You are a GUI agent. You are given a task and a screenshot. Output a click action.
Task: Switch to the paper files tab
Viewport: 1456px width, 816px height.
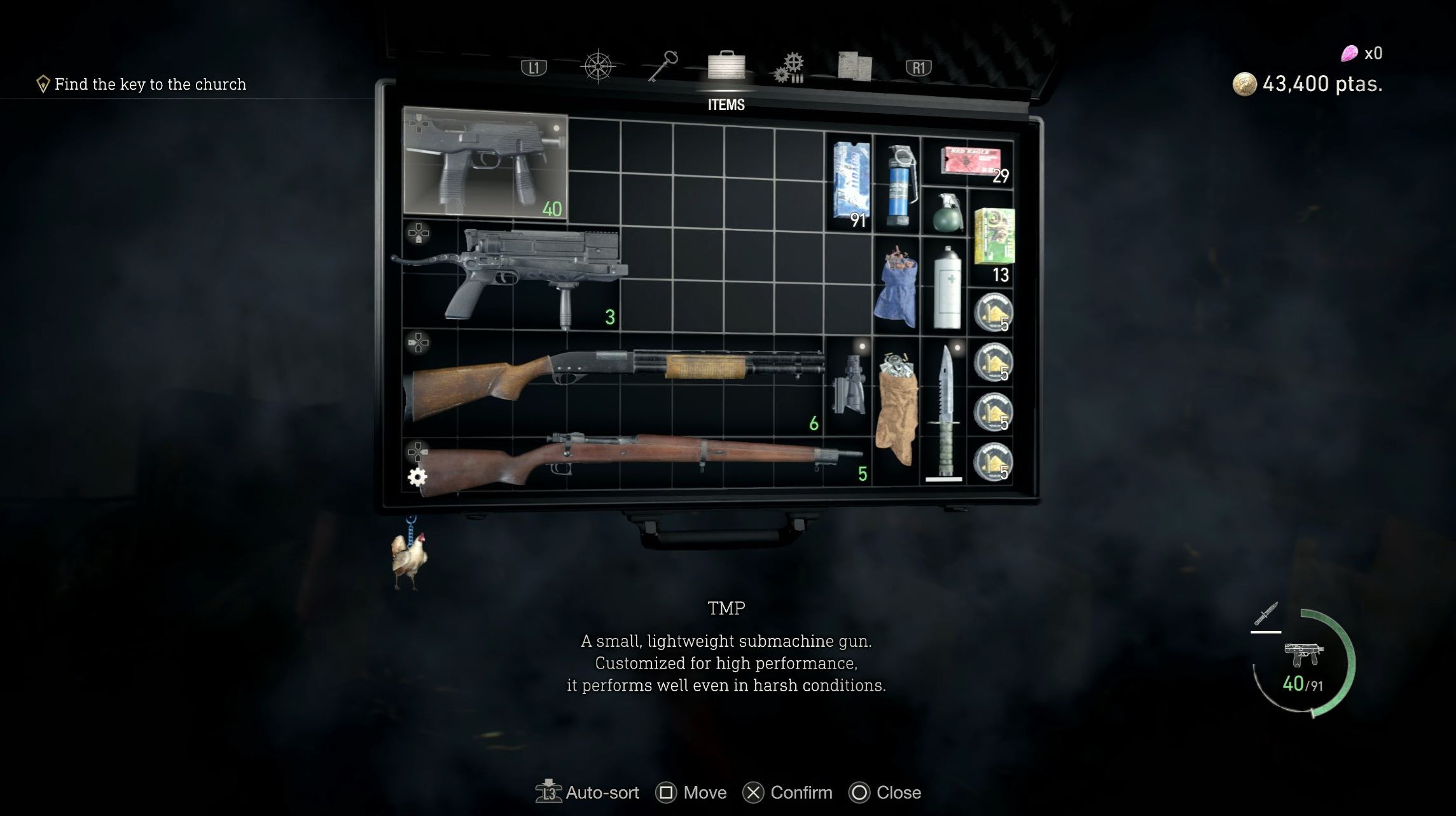pos(854,66)
